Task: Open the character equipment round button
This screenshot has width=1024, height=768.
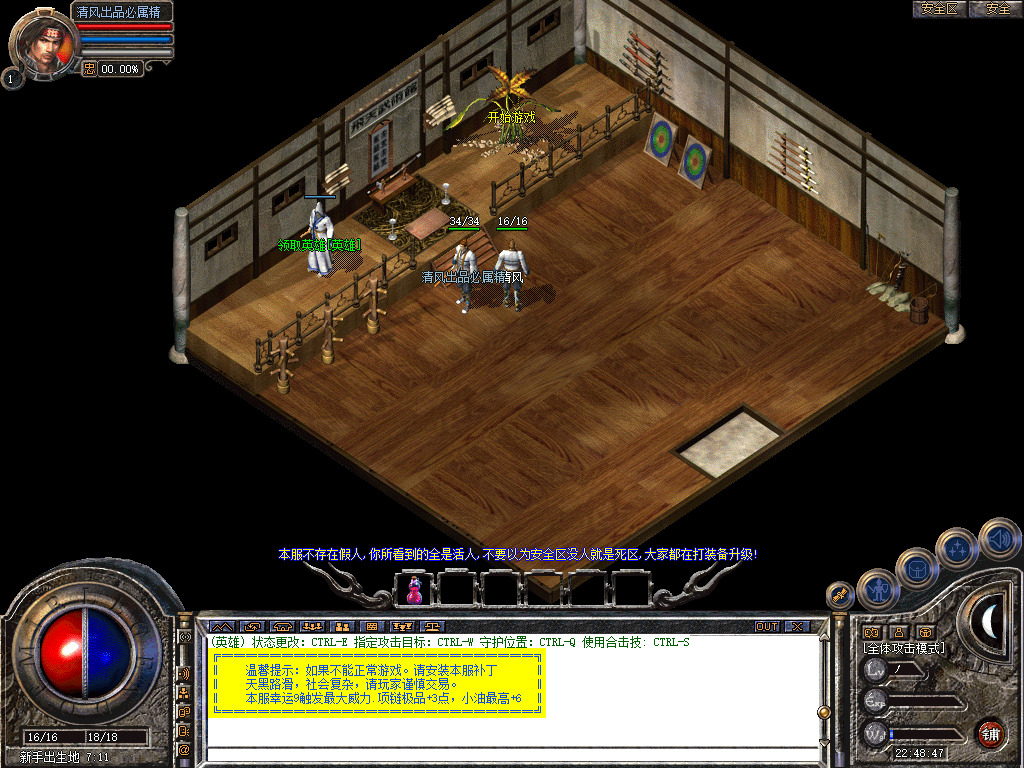Action: click(878, 589)
